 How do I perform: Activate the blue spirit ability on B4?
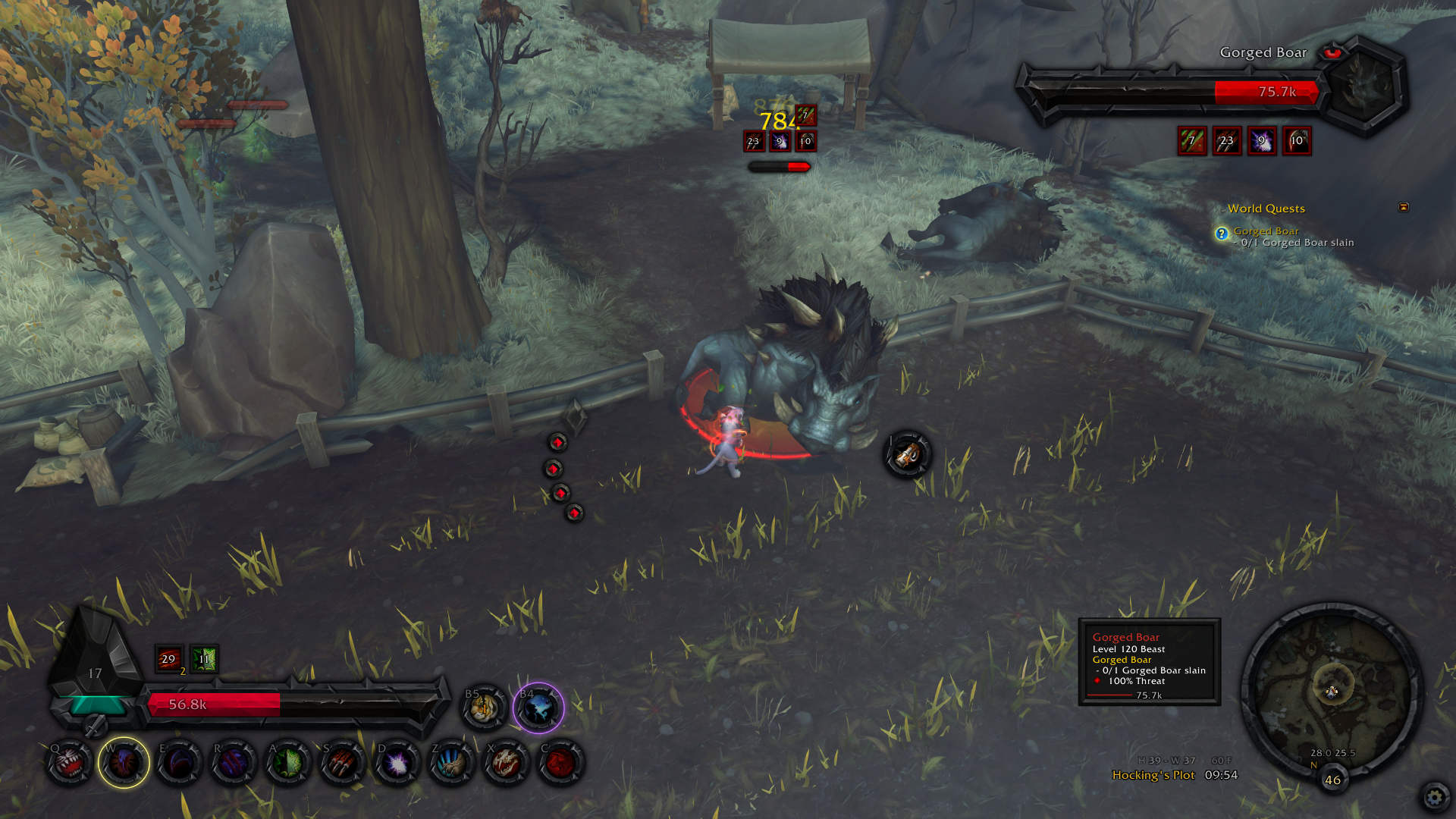538,708
